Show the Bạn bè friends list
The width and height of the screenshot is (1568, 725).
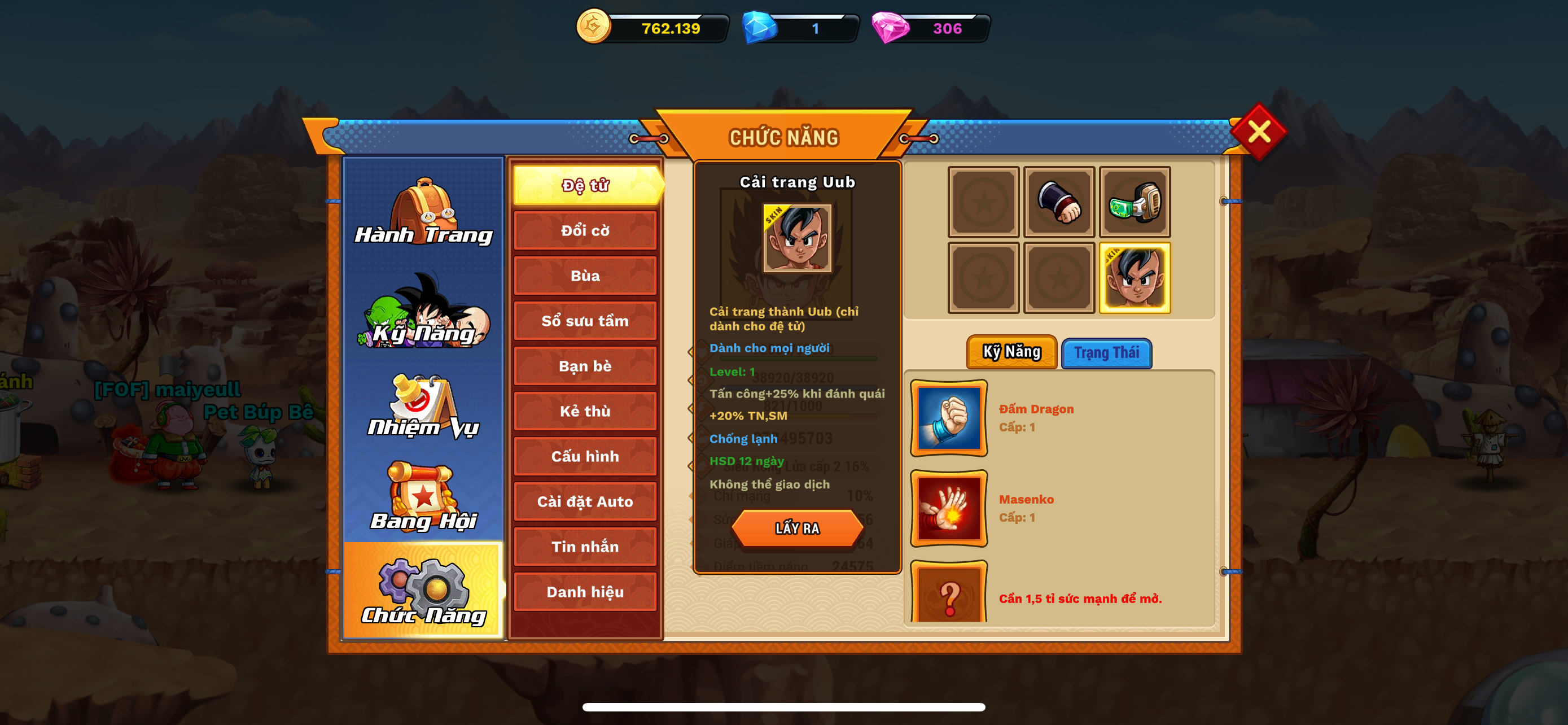coord(585,366)
